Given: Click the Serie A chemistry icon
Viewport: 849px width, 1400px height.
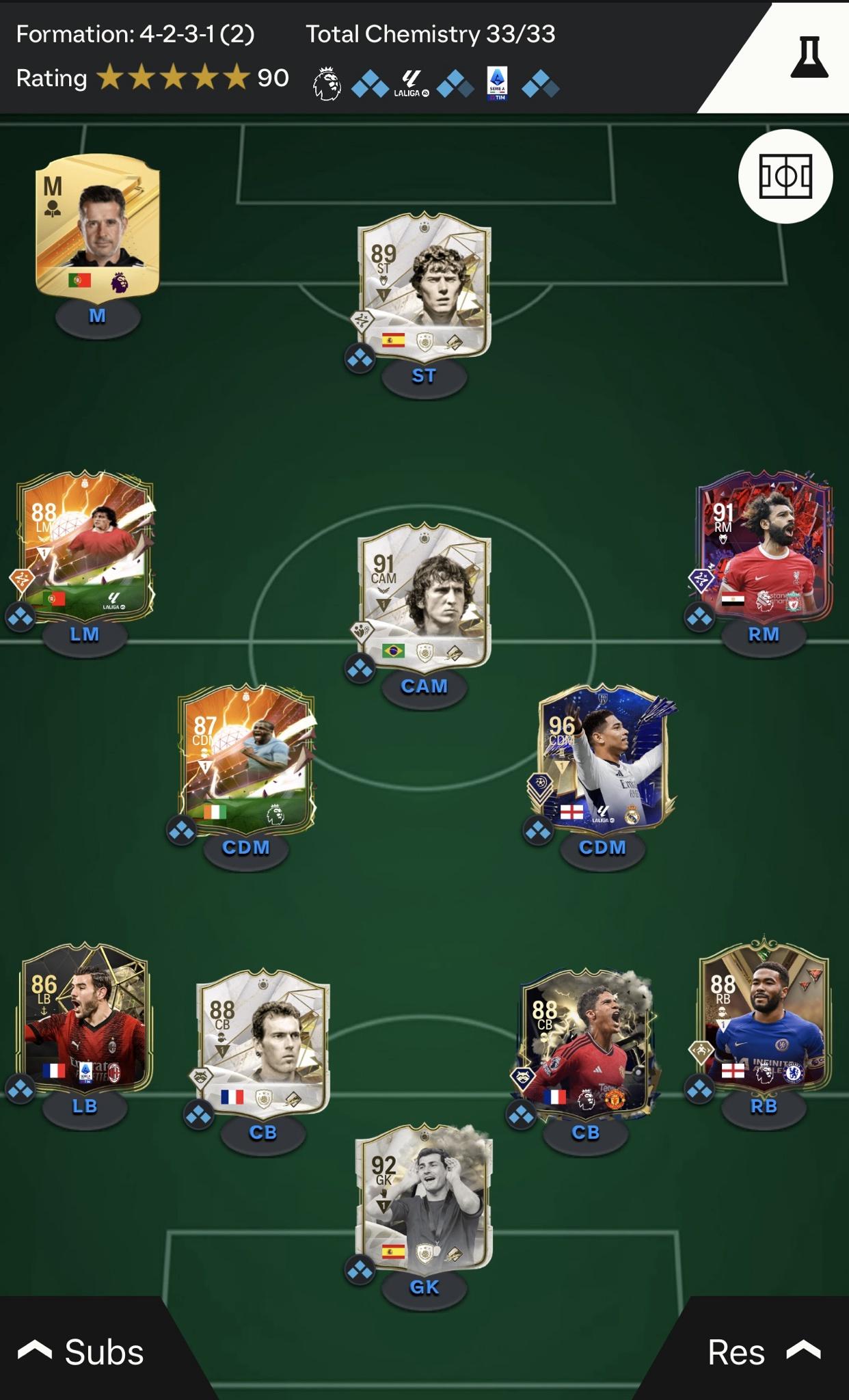Looking at the screenshot, I should pos(497,84).
